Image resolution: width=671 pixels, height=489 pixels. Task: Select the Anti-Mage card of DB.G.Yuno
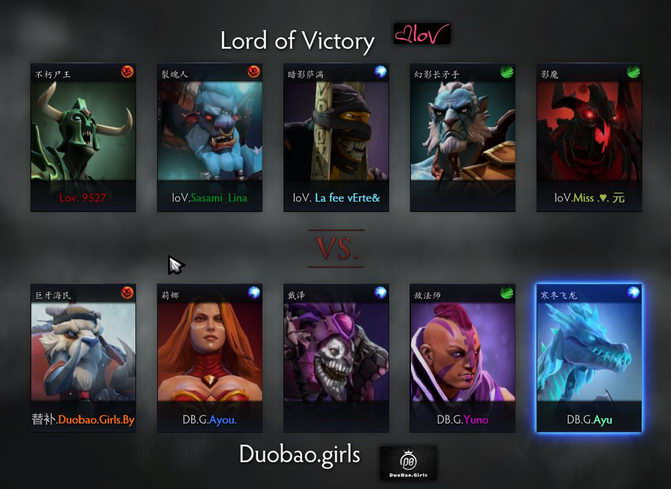pos(462,358)
